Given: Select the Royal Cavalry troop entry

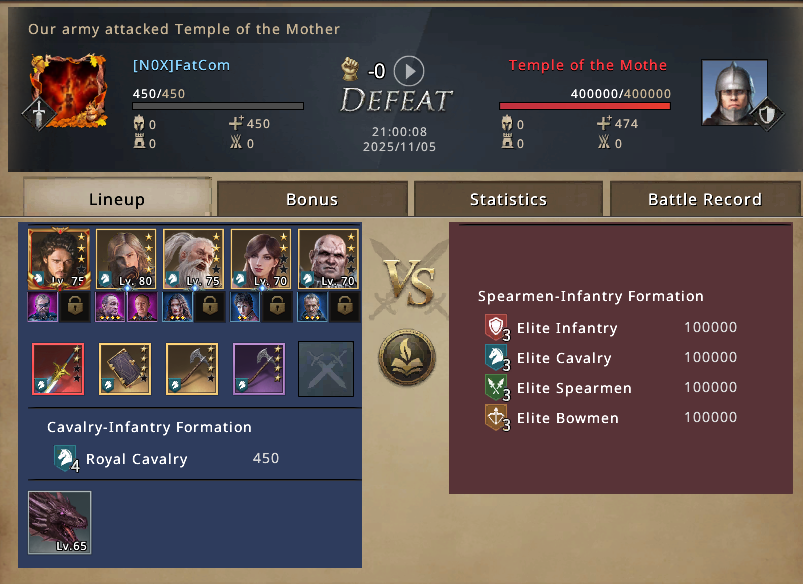Looking at the screenshot, I should (x=137, y=459).
